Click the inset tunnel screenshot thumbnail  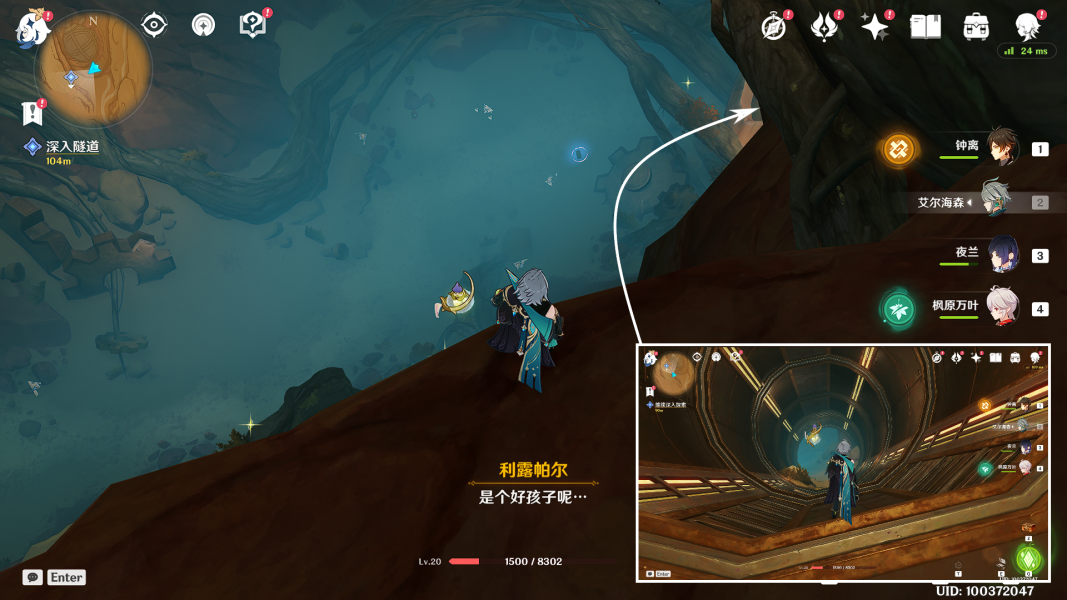(843, 463)
